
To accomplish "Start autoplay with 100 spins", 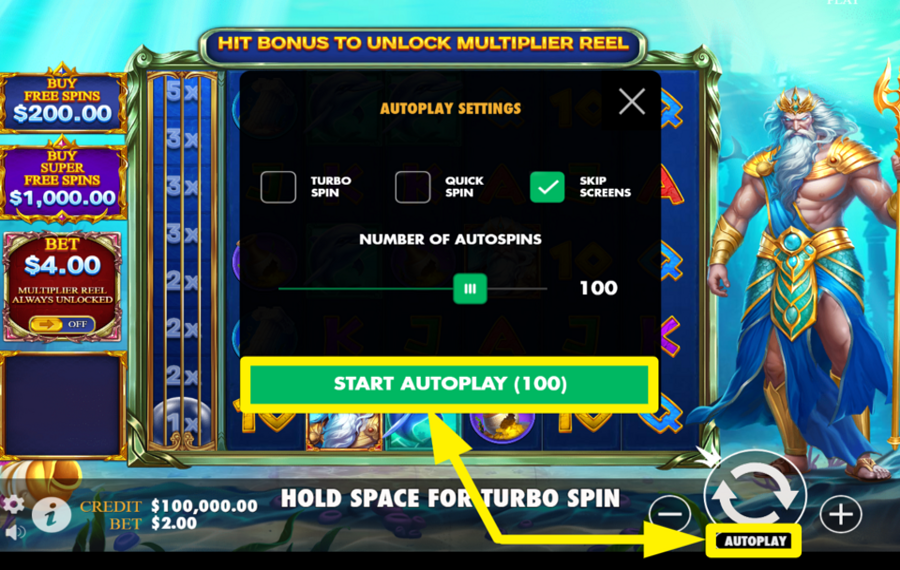I will 450,384.
